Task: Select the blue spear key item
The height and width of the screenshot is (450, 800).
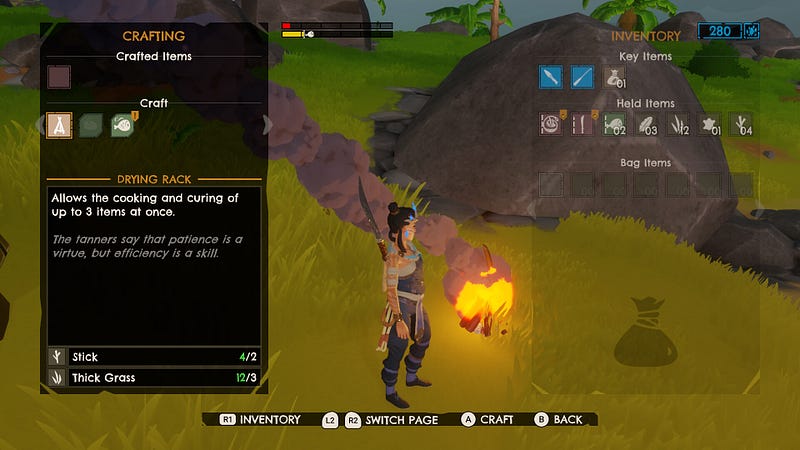Action: coord(582,77)
